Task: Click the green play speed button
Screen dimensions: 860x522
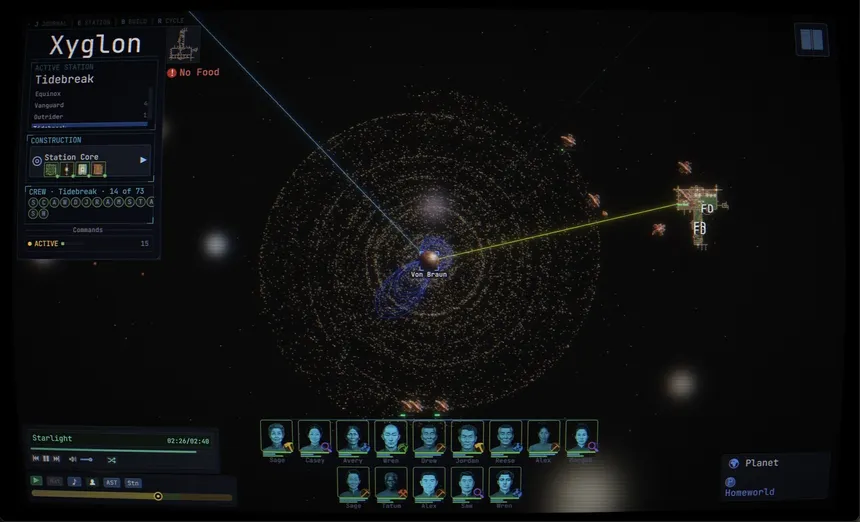Action: pyautogui.click(x=37, y=481)
